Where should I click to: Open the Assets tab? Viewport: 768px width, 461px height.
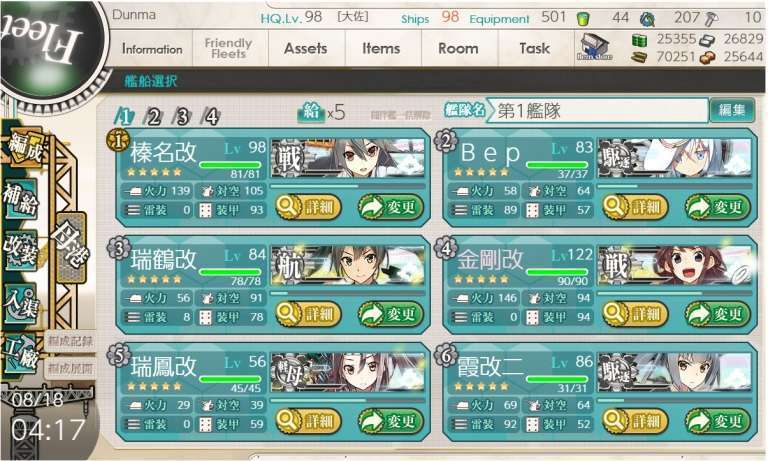click(305, 49)
